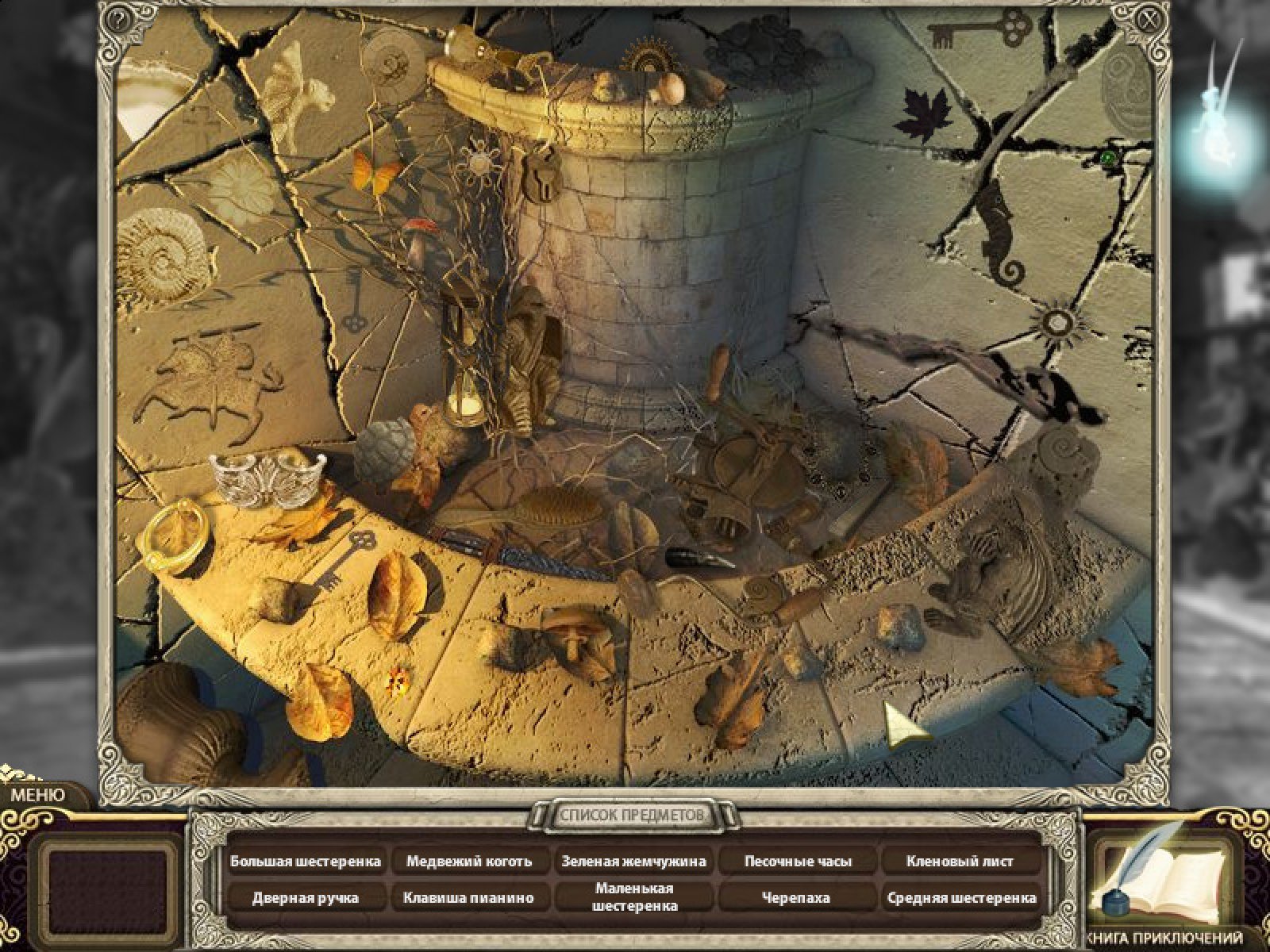1270x952 pixels.
Task: Select Клавиша пианино list entry
Action: tap(469, 898)
